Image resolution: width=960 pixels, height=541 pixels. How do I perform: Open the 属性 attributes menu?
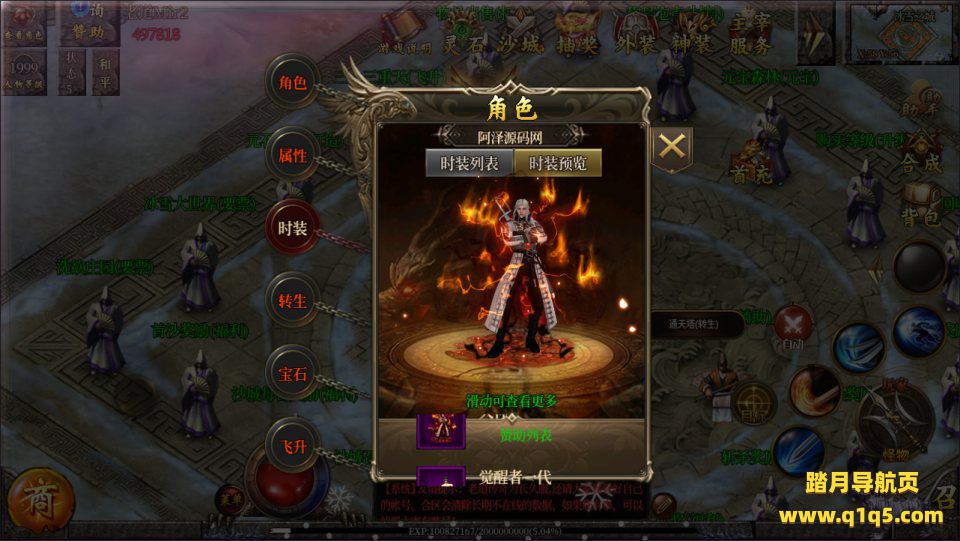coord(292,155)
